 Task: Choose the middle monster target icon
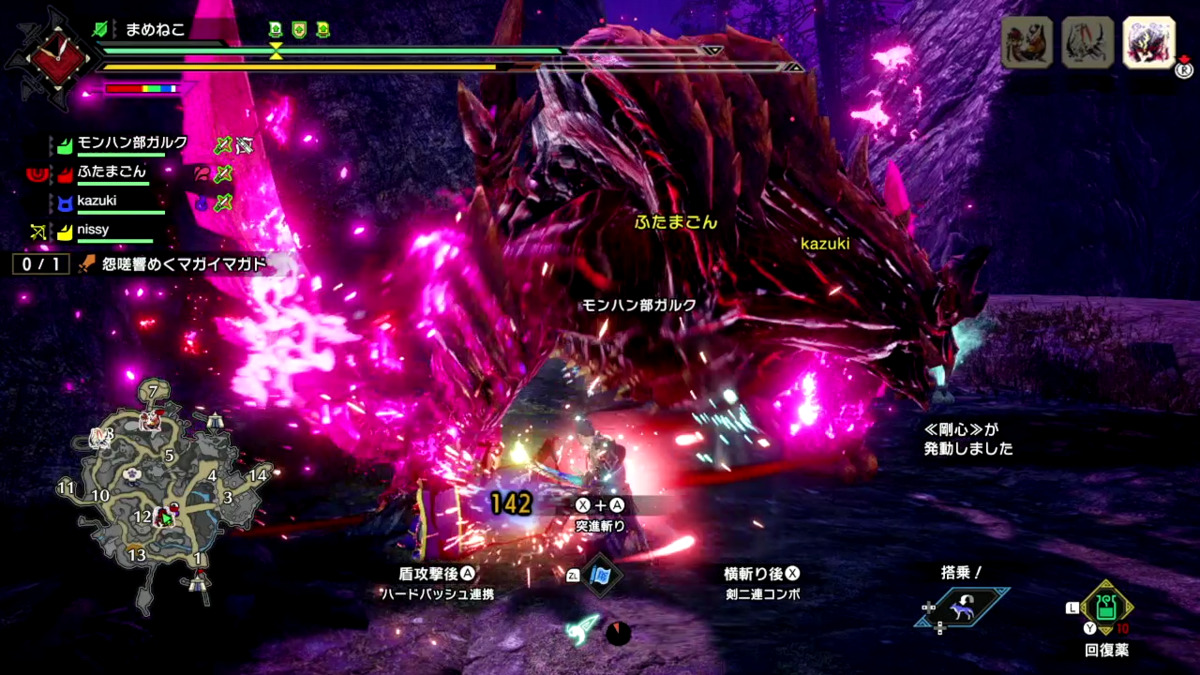point(1087,44)
